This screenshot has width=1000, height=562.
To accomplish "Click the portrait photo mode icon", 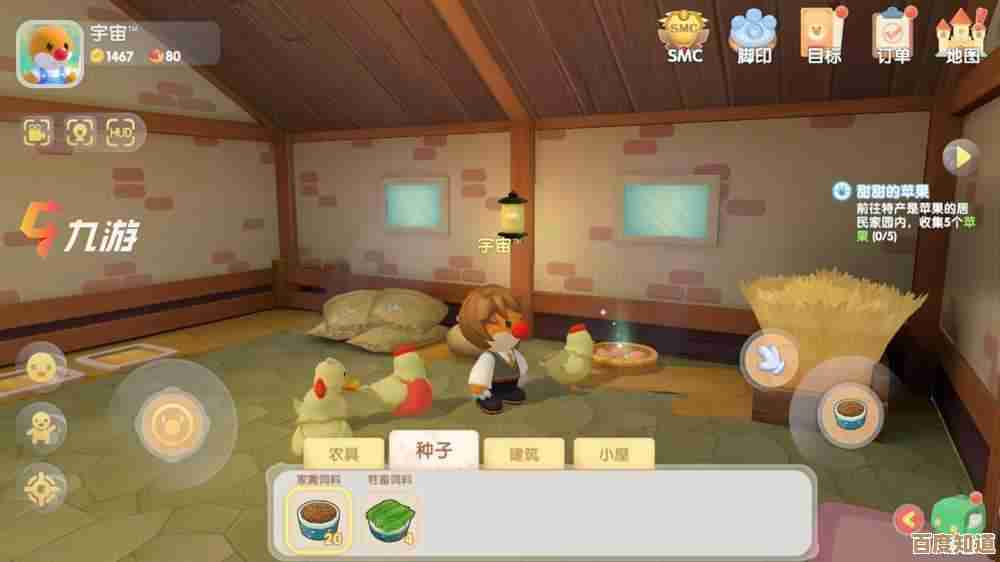I will point(79,131).
